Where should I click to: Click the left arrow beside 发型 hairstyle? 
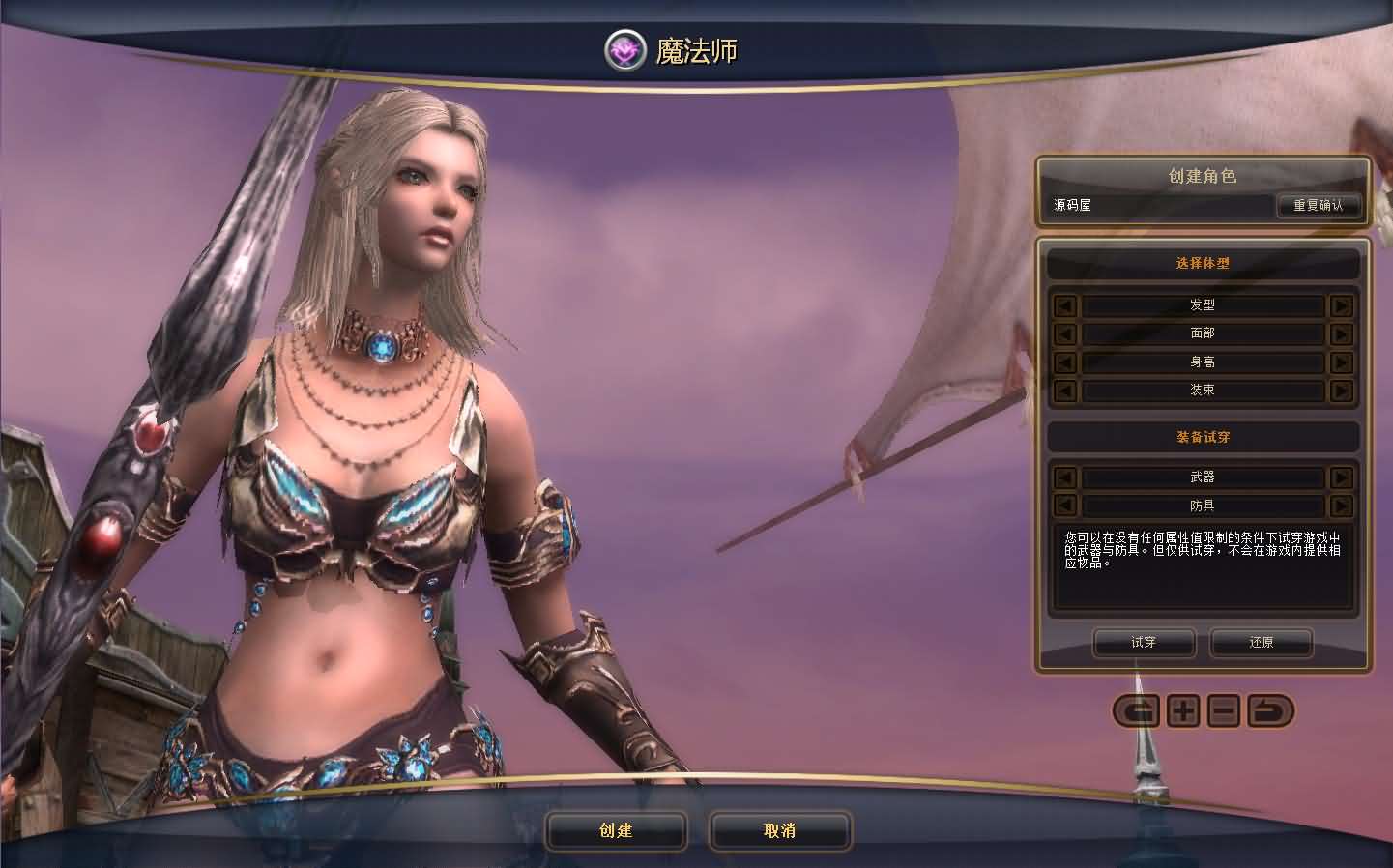(1063, 305)
